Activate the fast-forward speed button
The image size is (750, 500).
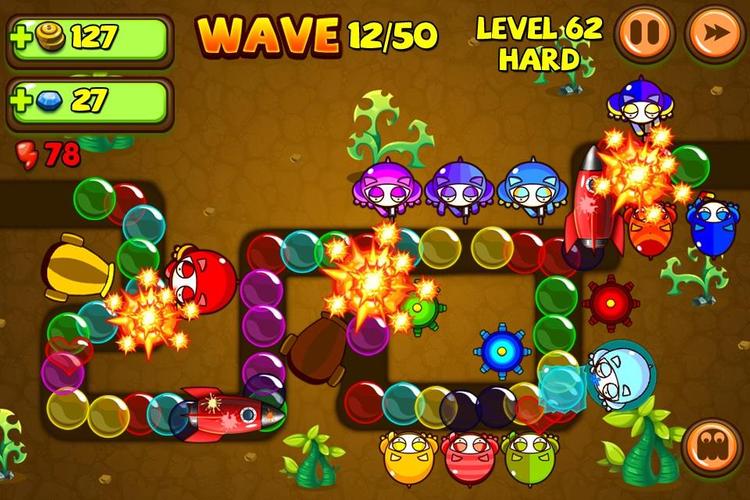tap(714, 34)
